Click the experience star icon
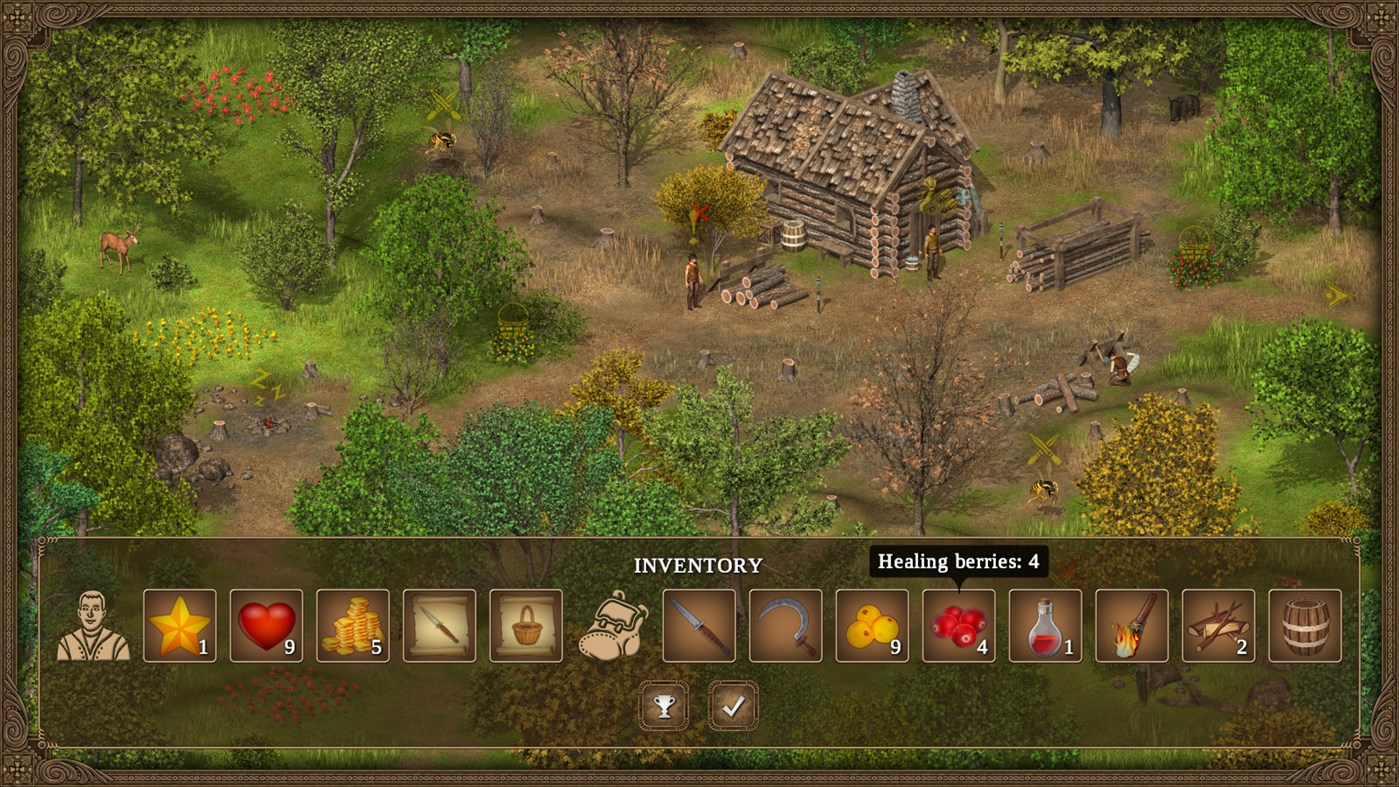The height and width of the screenshot is (787, 1399). pos(181,625)
